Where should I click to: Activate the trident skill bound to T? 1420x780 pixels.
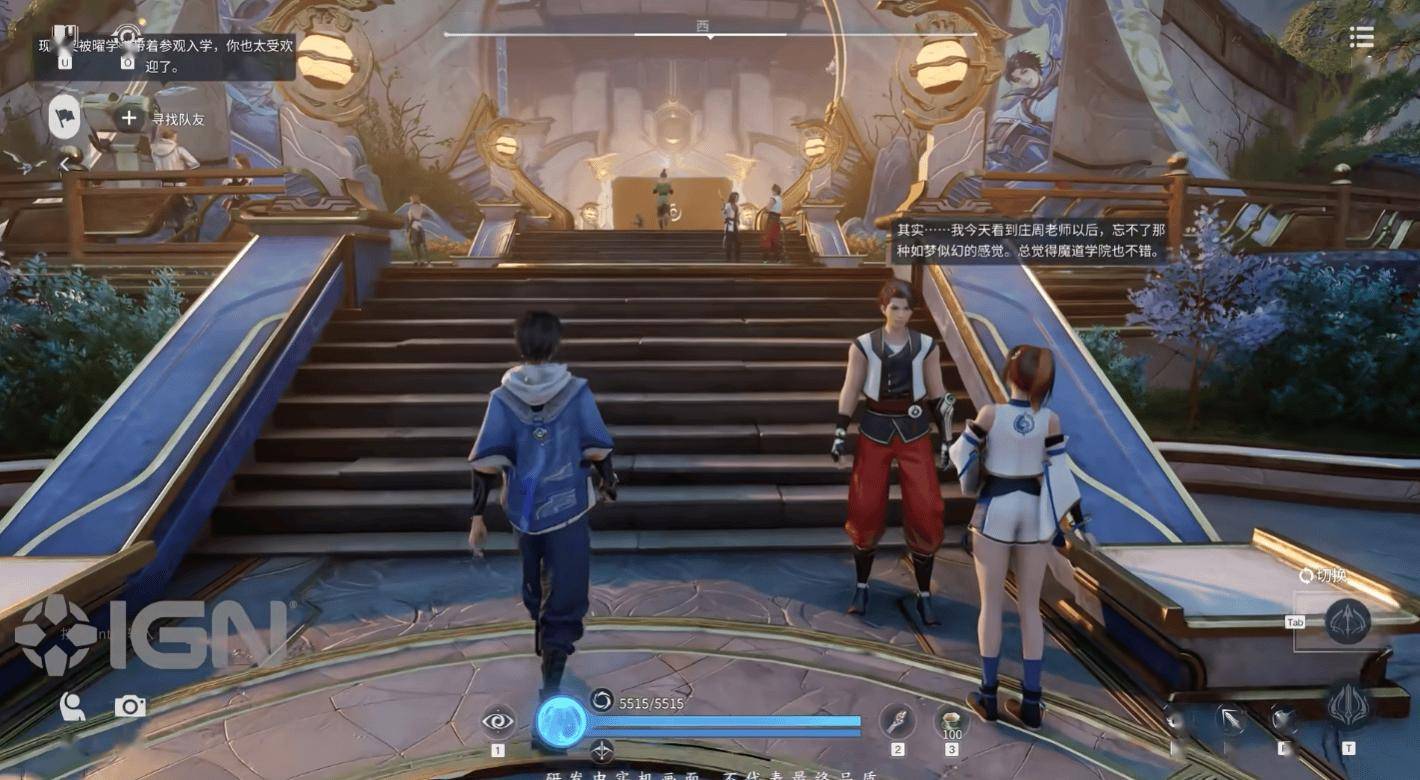tap(1348, 706)
